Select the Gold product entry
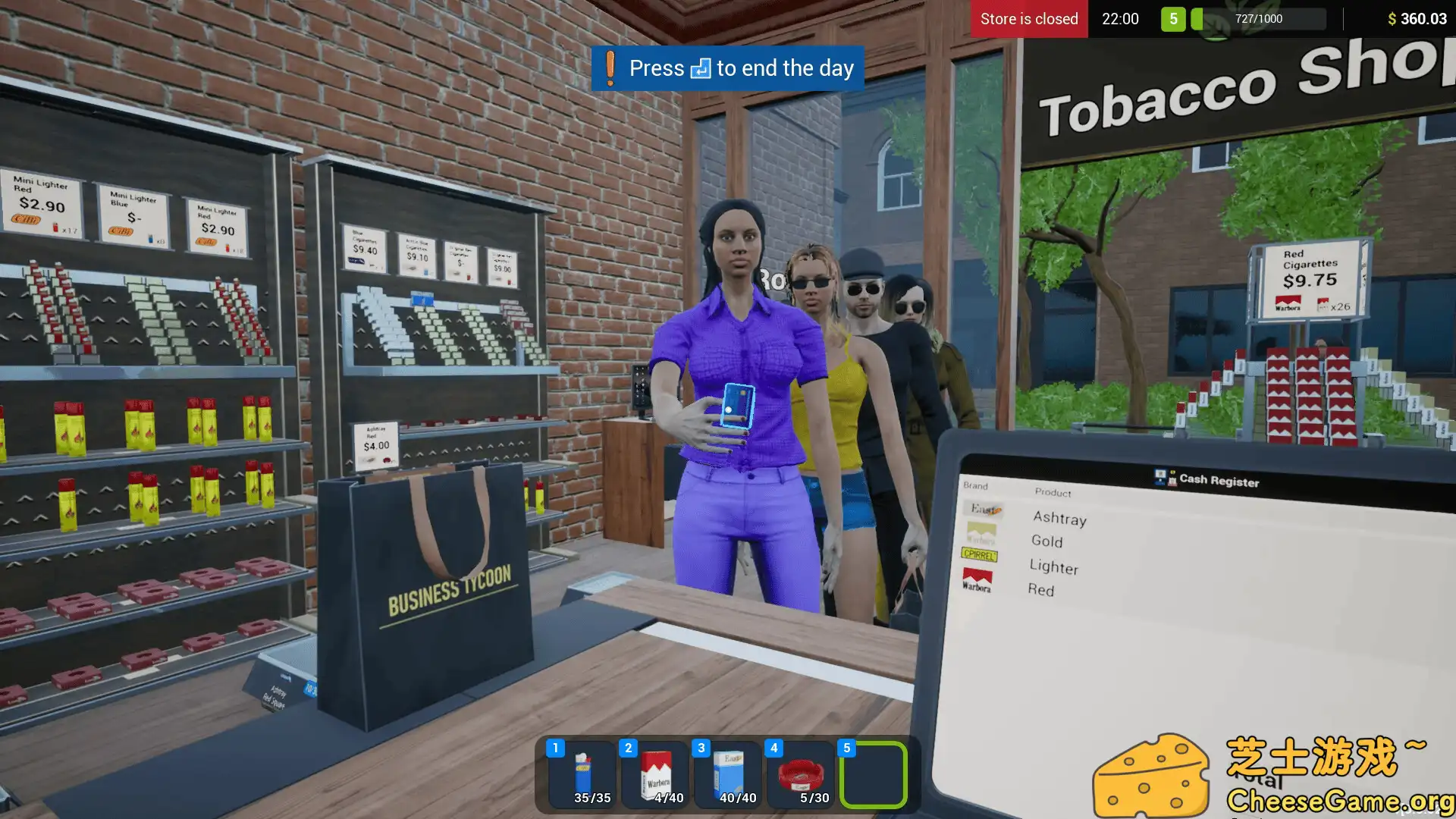 coord(1046,542)
